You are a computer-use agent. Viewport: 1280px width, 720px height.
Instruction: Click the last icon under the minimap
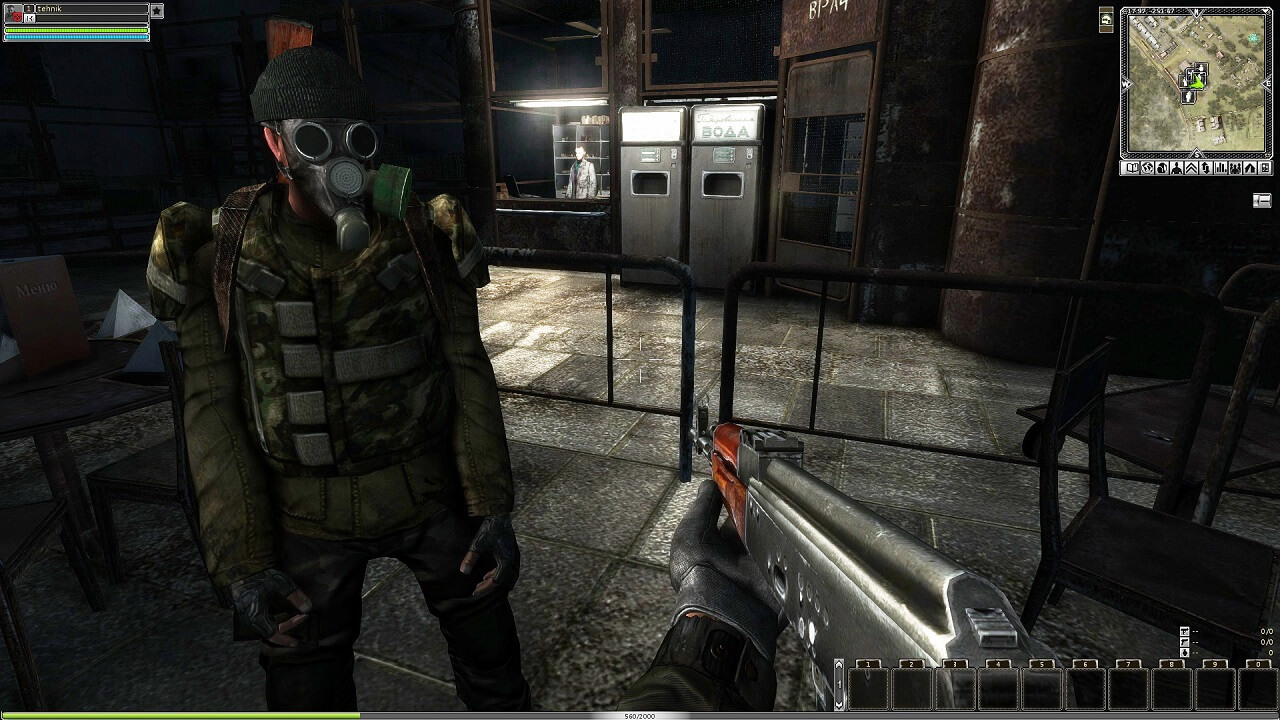[x=1265, y=168]
